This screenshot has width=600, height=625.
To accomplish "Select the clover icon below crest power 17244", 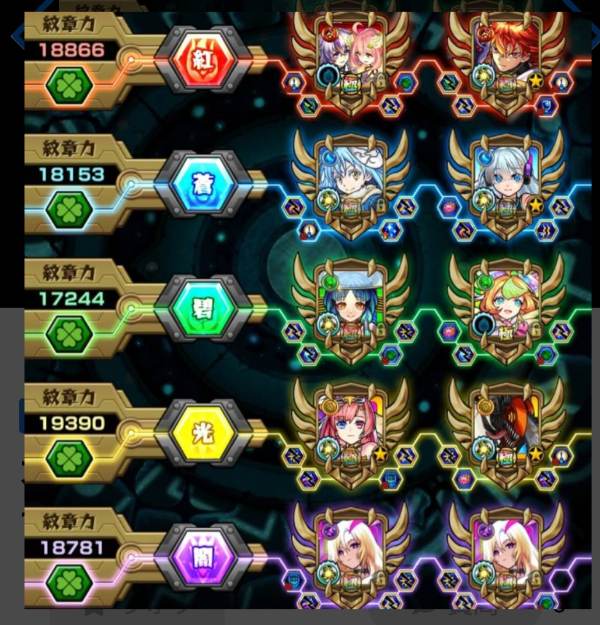I will coord(71,333).
